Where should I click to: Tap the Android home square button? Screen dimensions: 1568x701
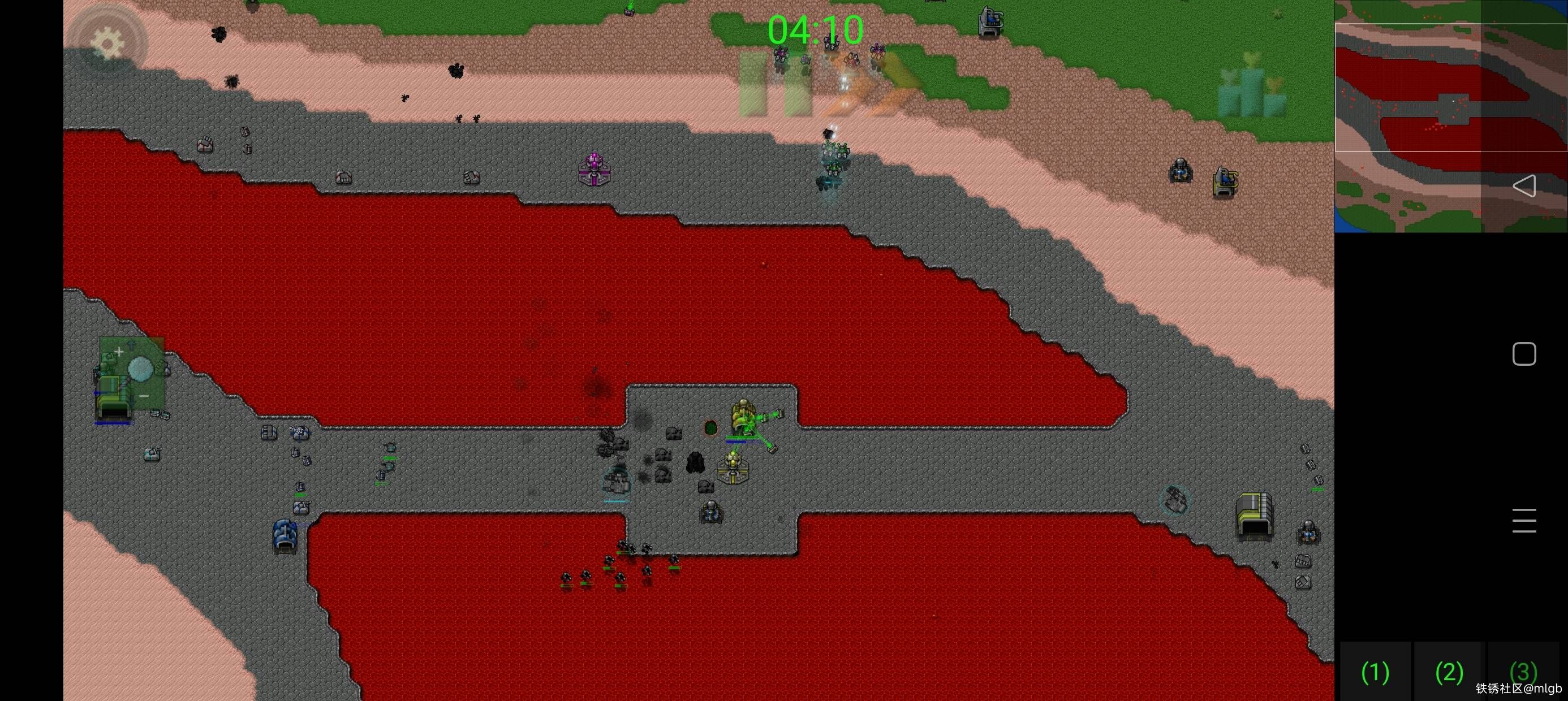[1523, 354]
